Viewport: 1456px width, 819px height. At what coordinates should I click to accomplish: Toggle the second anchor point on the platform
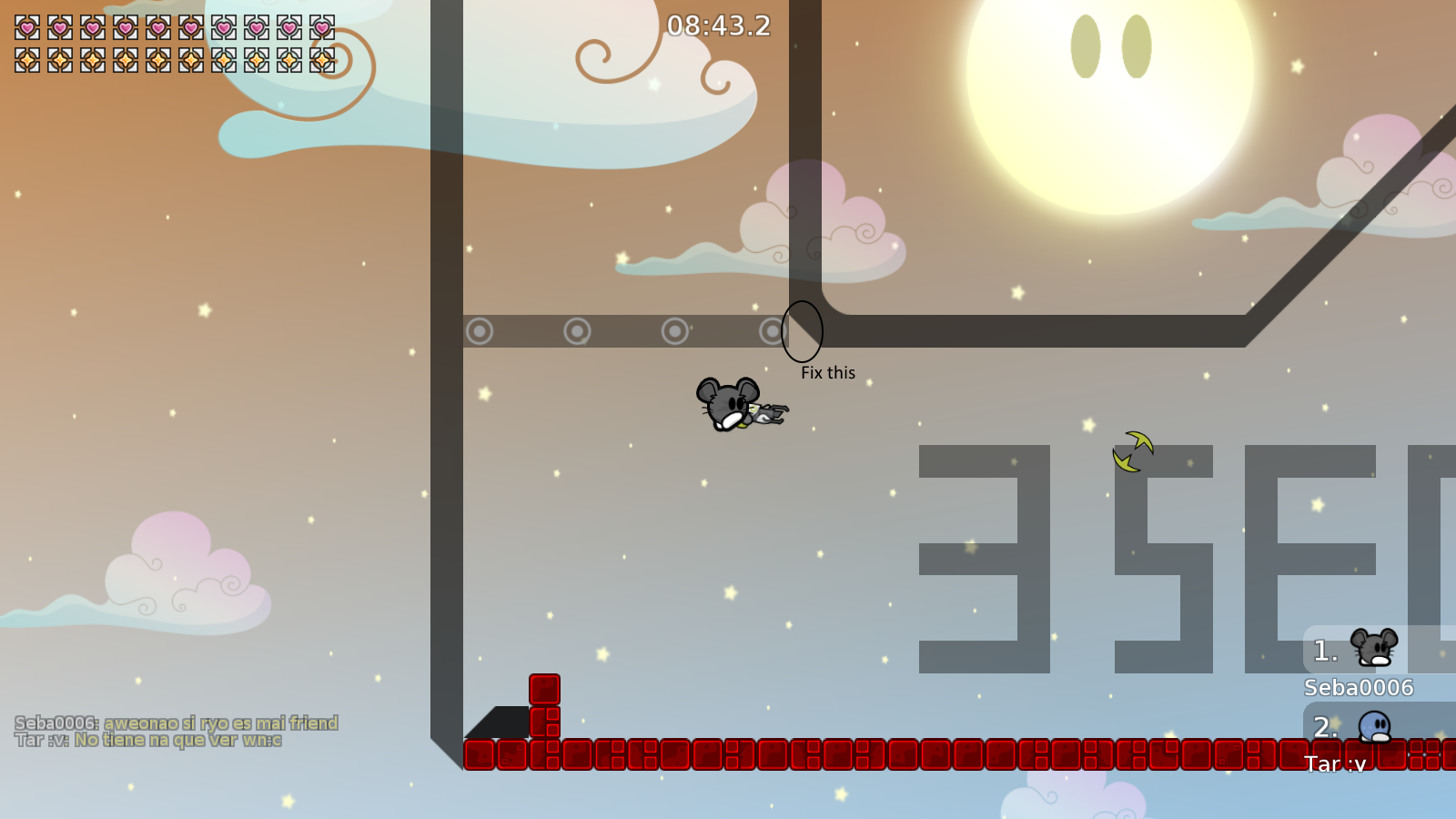[577, 331]
